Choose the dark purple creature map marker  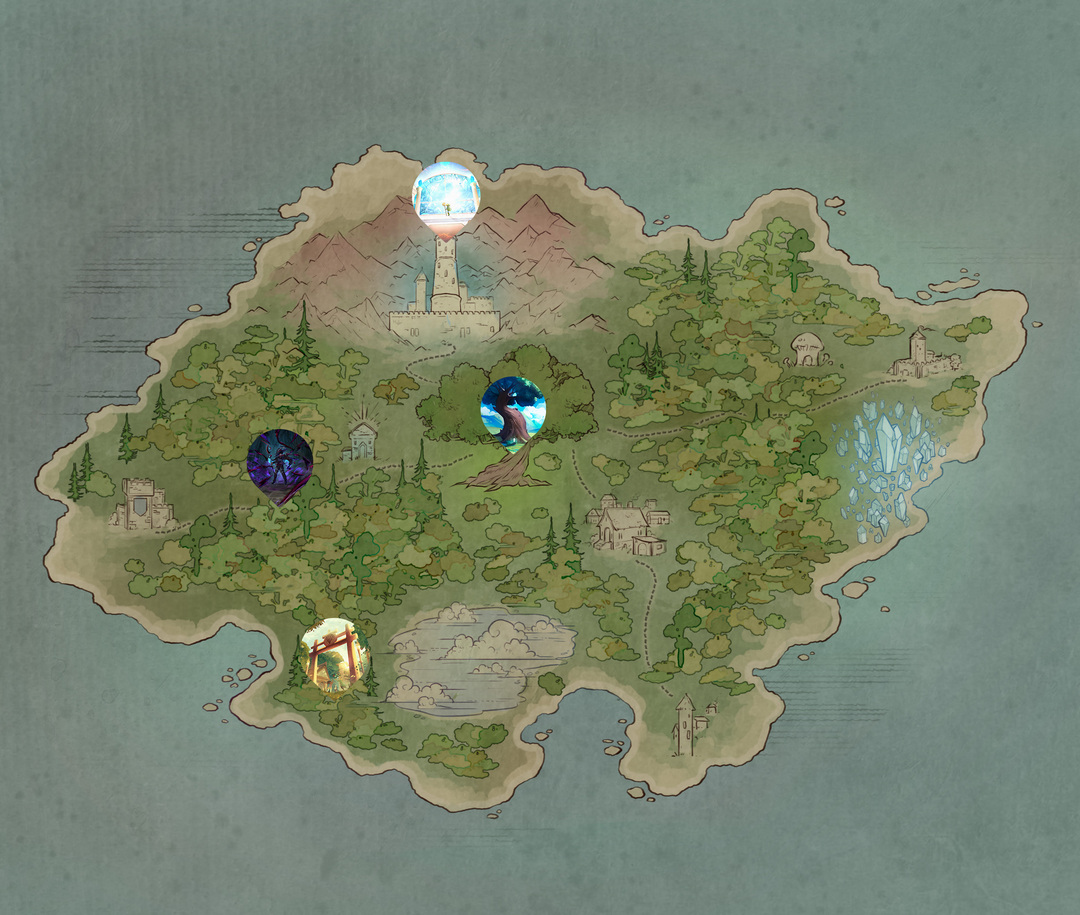(x=280, y=463)
